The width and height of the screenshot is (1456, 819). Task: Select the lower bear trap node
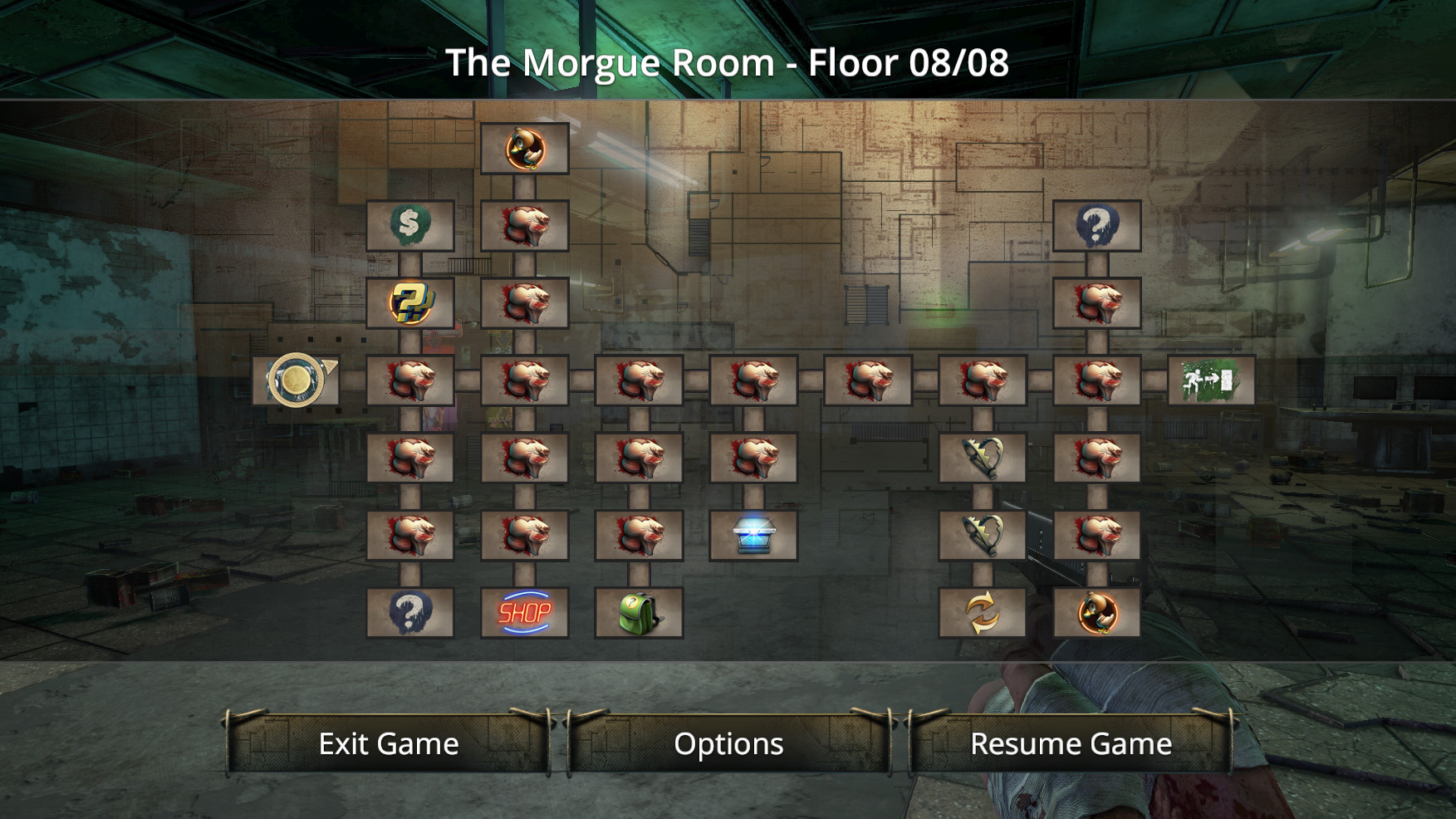(982, 537)
